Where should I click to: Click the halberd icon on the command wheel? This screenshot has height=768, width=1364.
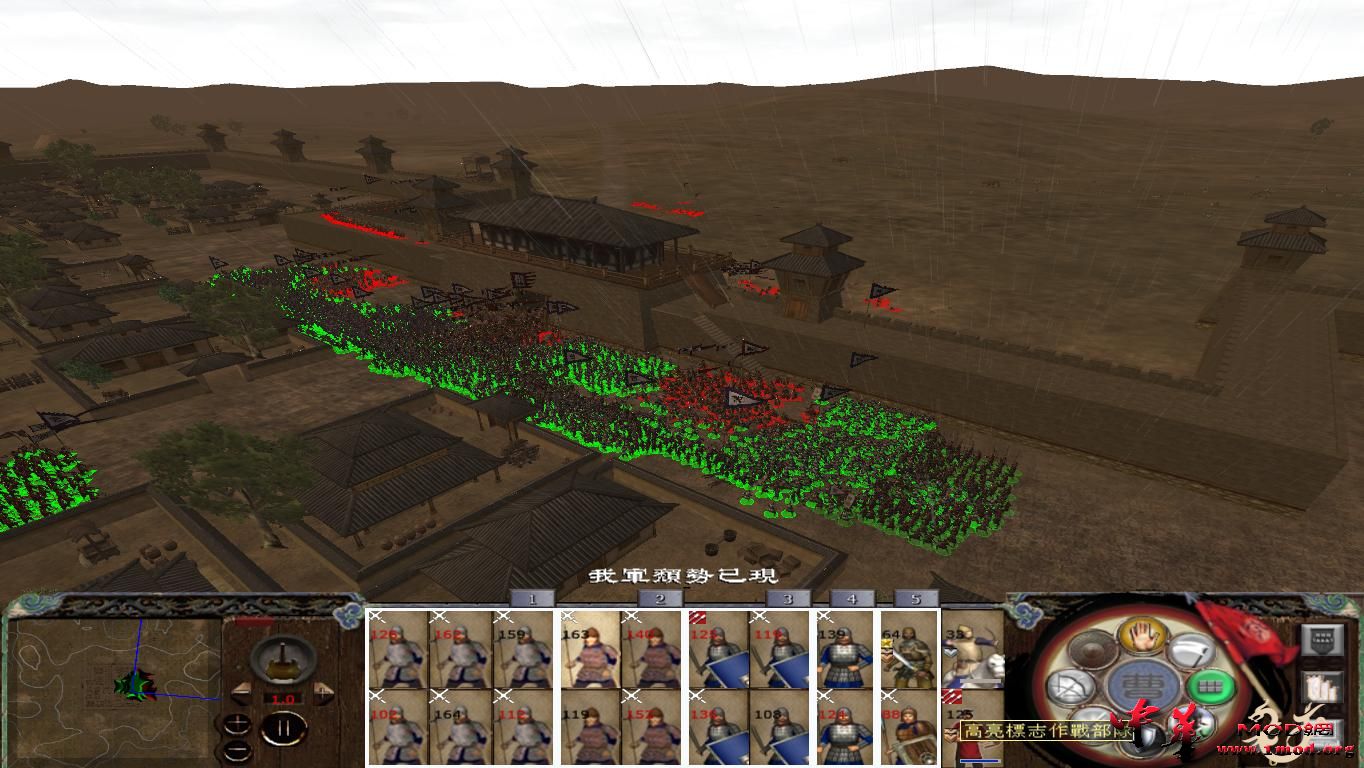pyautogui.click(x=1192, y=649)
